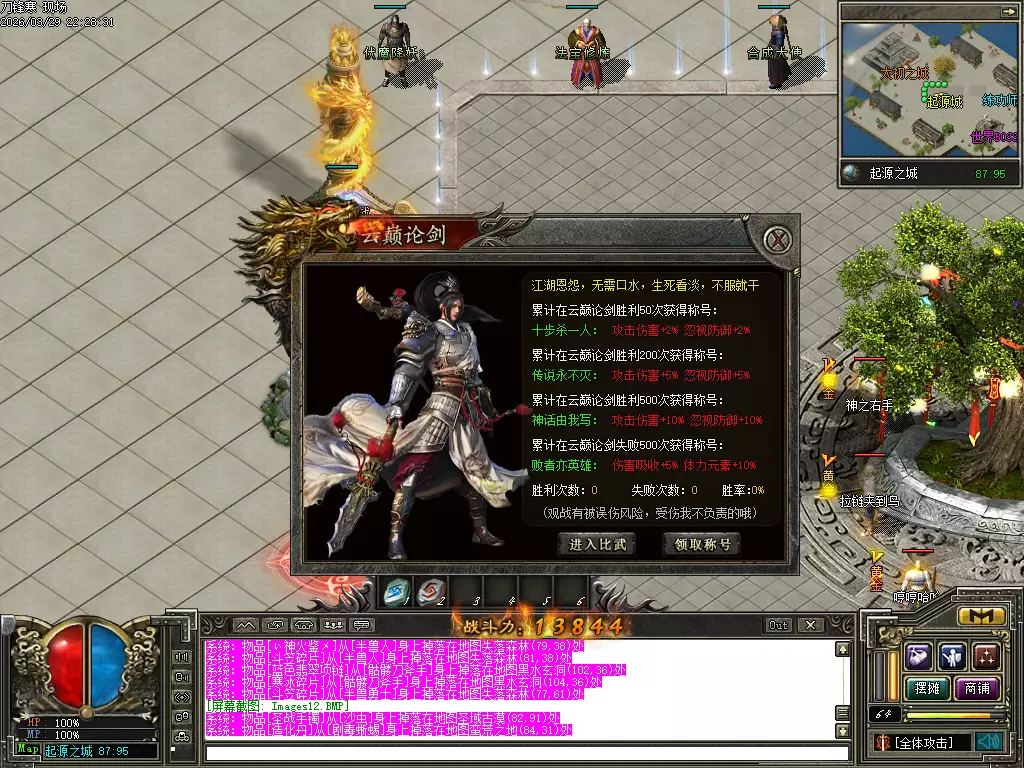The height and width of the screenshot is (768, 1024).
Task: Close the chat panel with the X button
Action: coord(811,625)
